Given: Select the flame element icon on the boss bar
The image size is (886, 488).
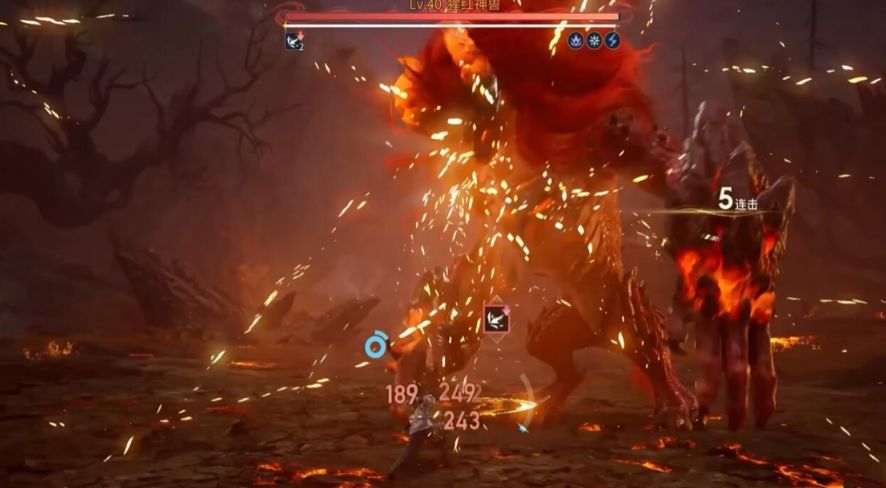Looking at the screenshot, I should click(576, 41).
